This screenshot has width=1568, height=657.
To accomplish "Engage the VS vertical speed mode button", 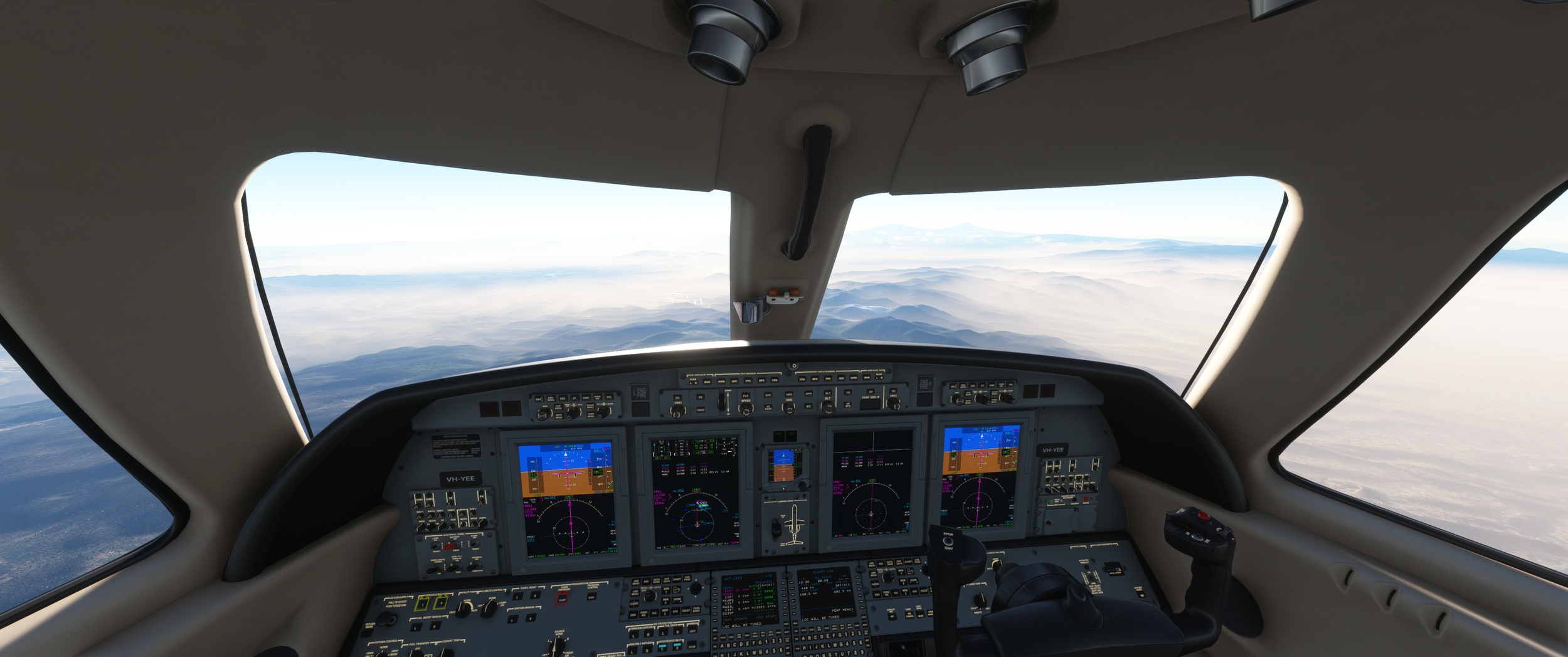I will pyautogui.click(x=700, y=397).
